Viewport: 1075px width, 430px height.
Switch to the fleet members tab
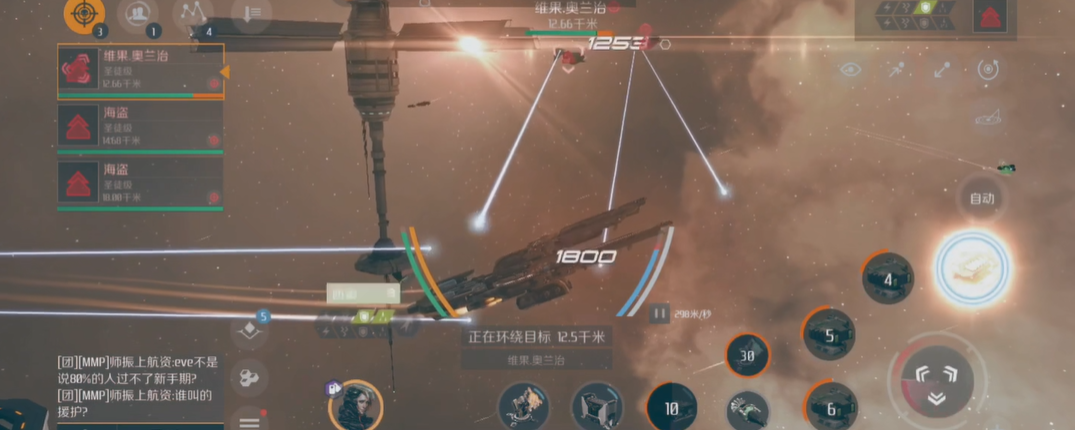[x=138, y=16]
